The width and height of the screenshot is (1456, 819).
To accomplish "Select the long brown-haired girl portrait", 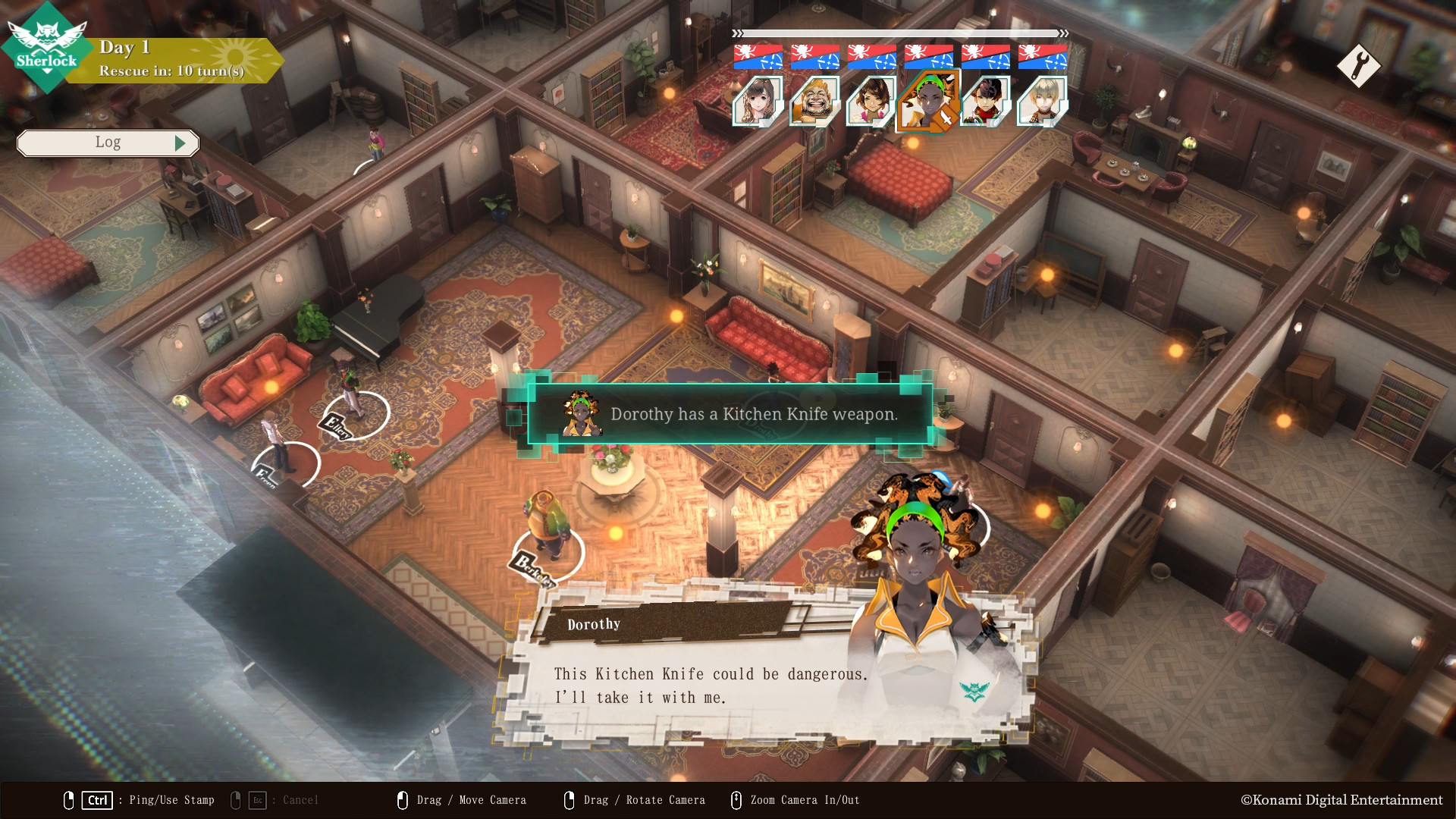I will coord(758,101).
